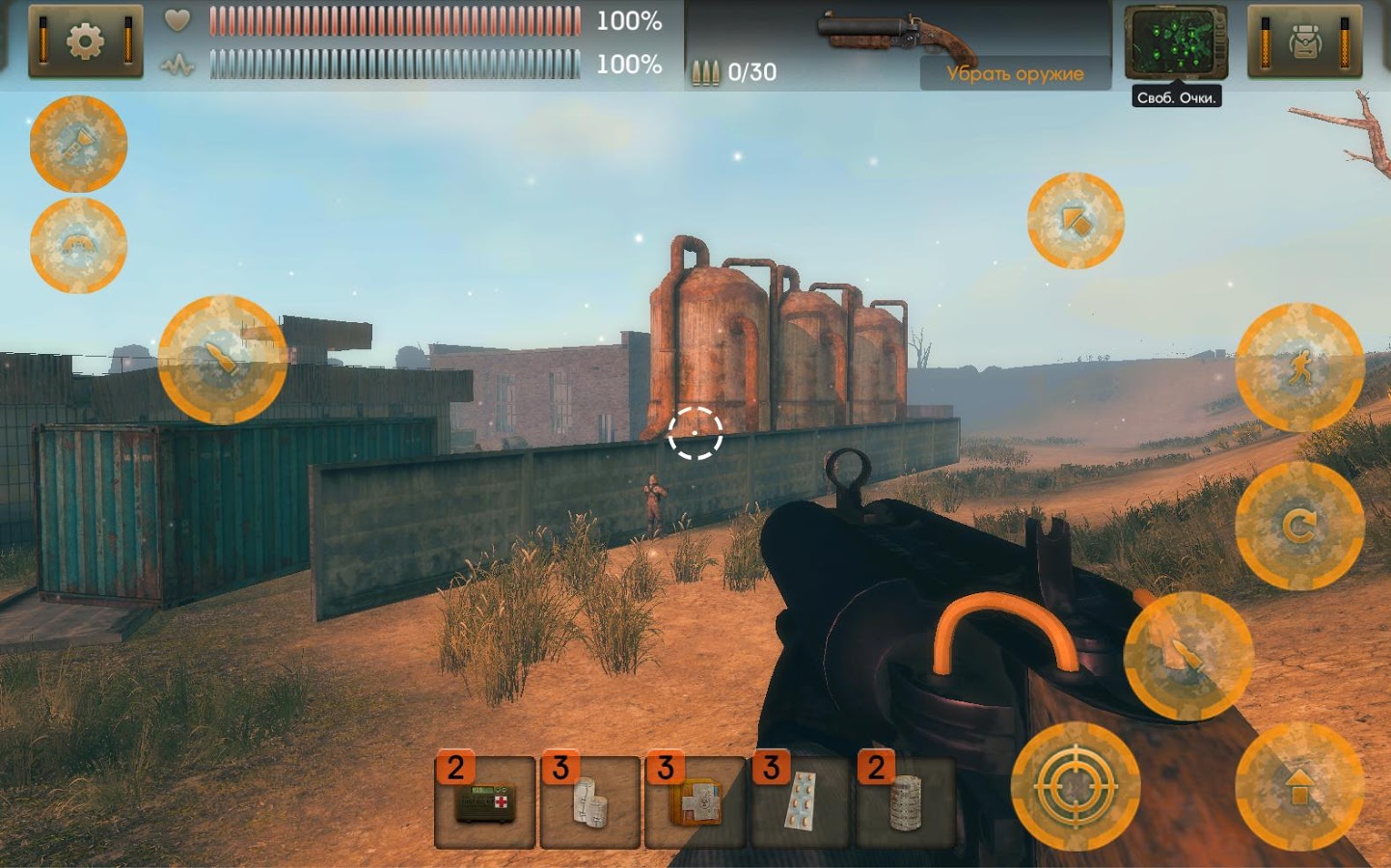Activate the running man sprint button
The height and width of the screenshot is (868, 1391).
[1299, 367]
